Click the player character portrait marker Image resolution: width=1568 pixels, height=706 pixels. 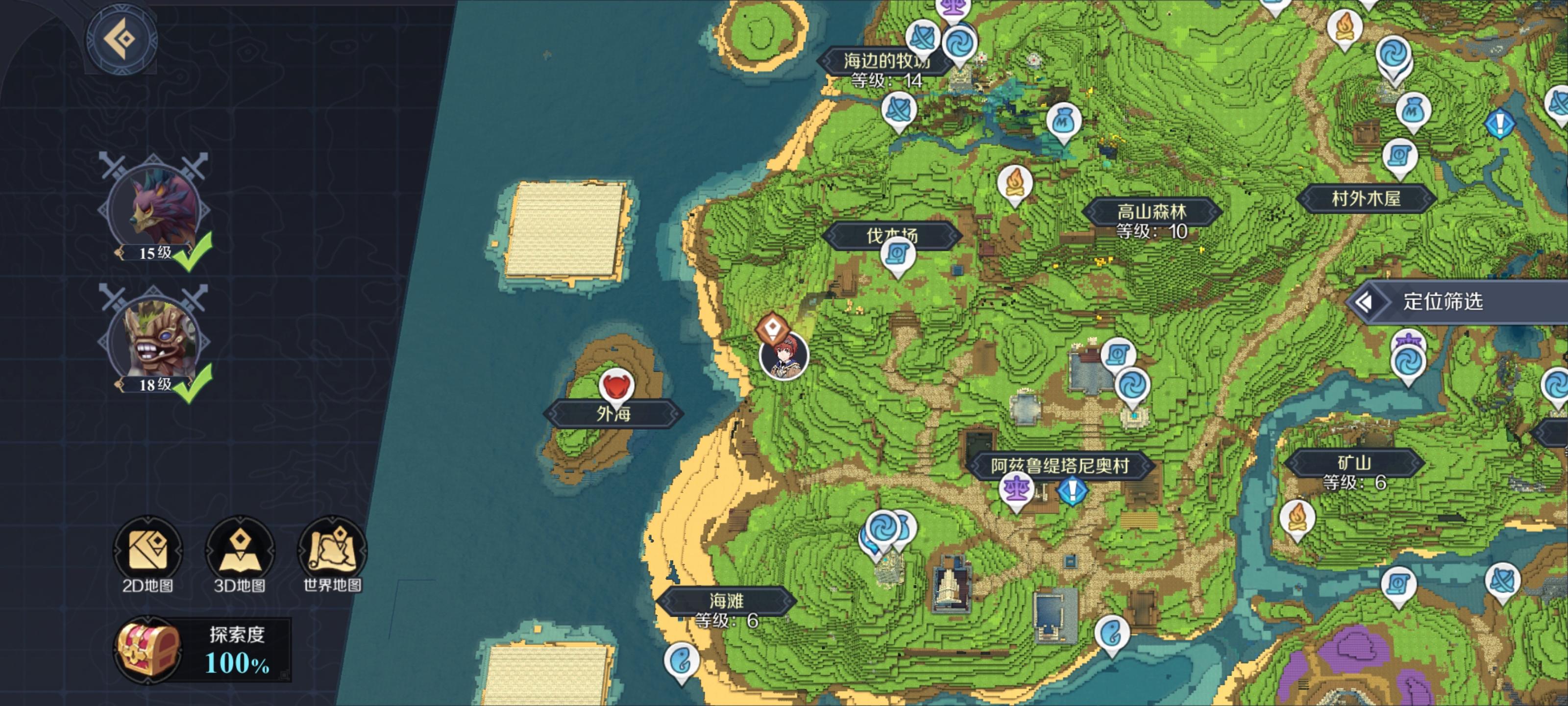point(784,356)
